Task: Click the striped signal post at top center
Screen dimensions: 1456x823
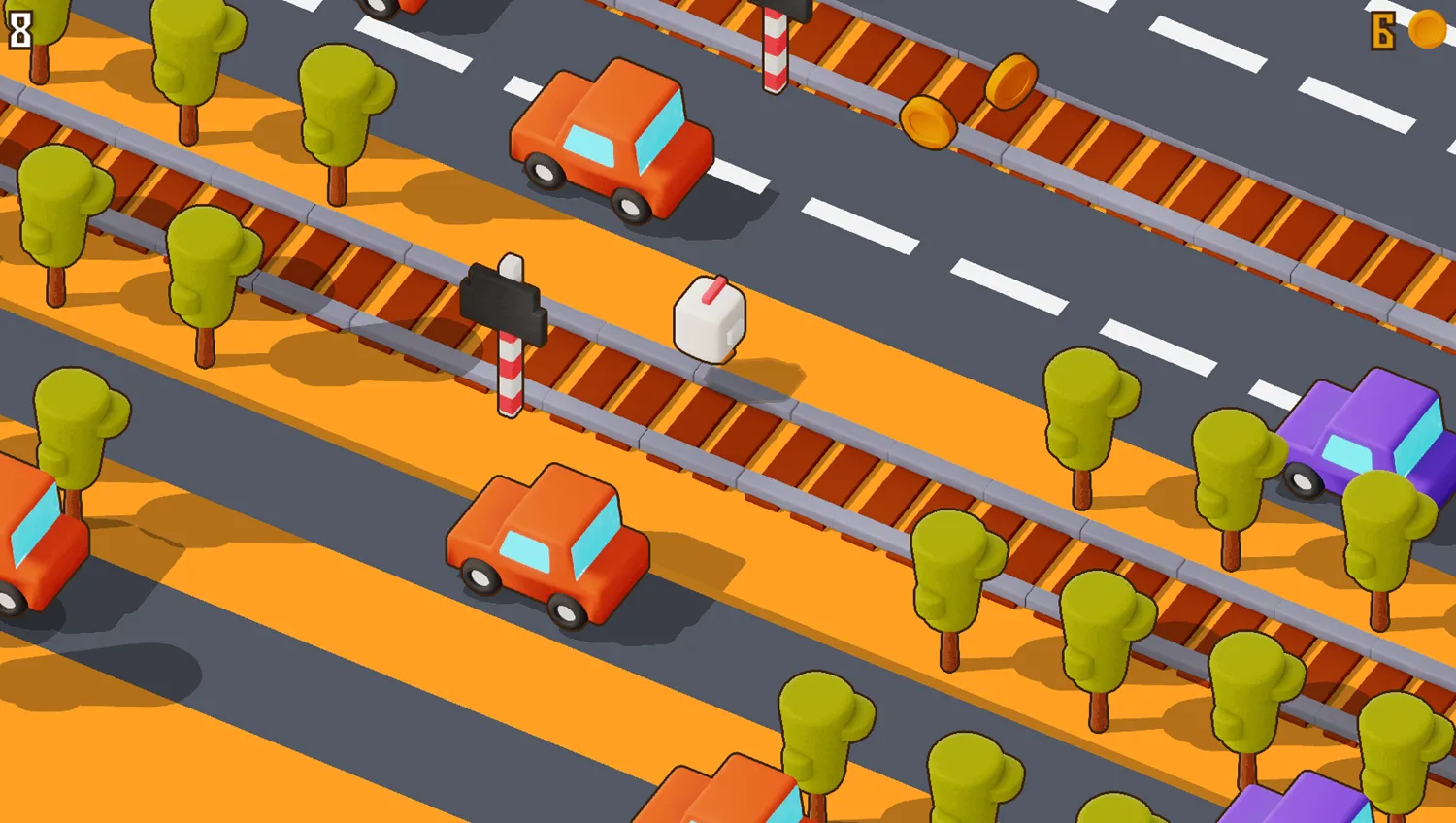Action: point(776,49)
